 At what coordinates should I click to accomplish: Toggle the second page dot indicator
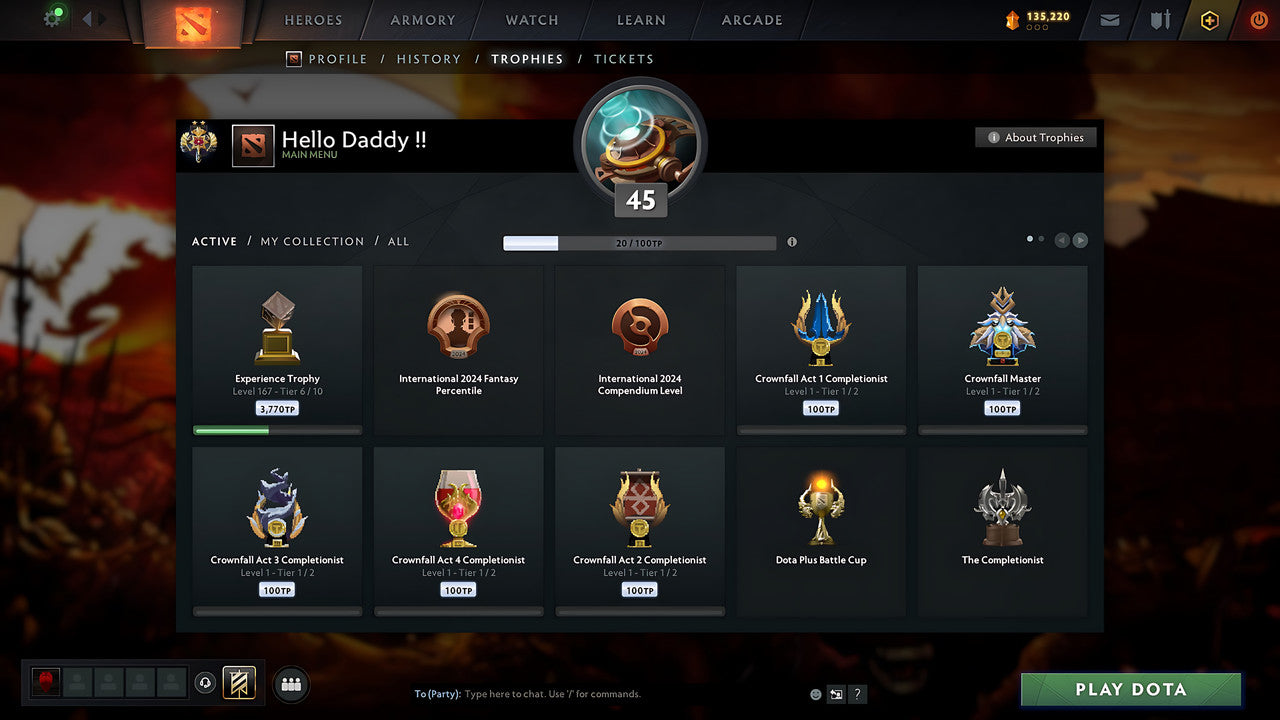(x=1041, y=240)
